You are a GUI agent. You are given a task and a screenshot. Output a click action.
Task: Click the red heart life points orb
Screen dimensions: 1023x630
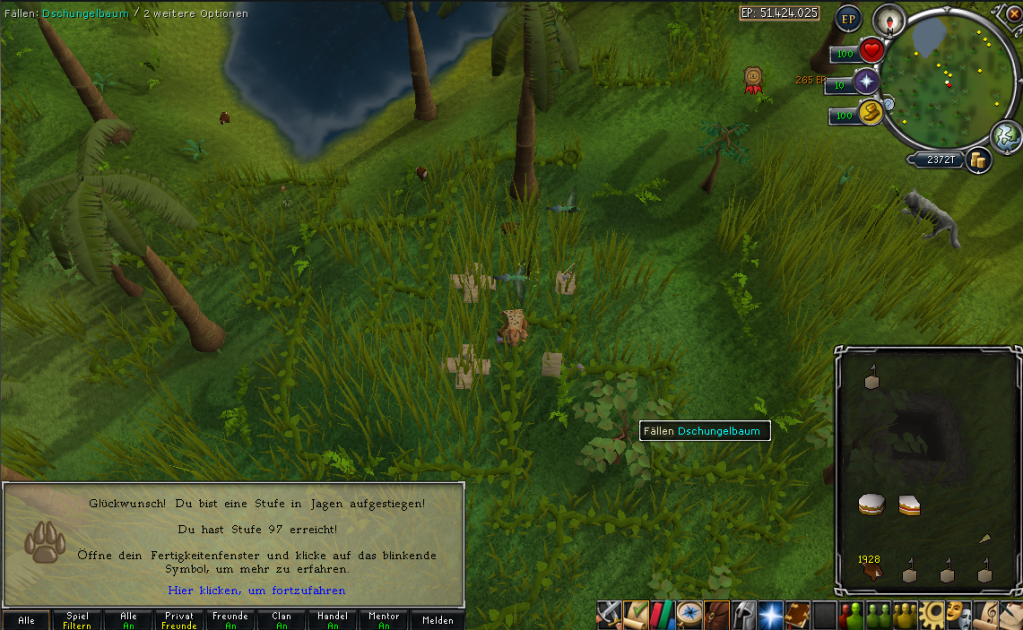[872, 50]
